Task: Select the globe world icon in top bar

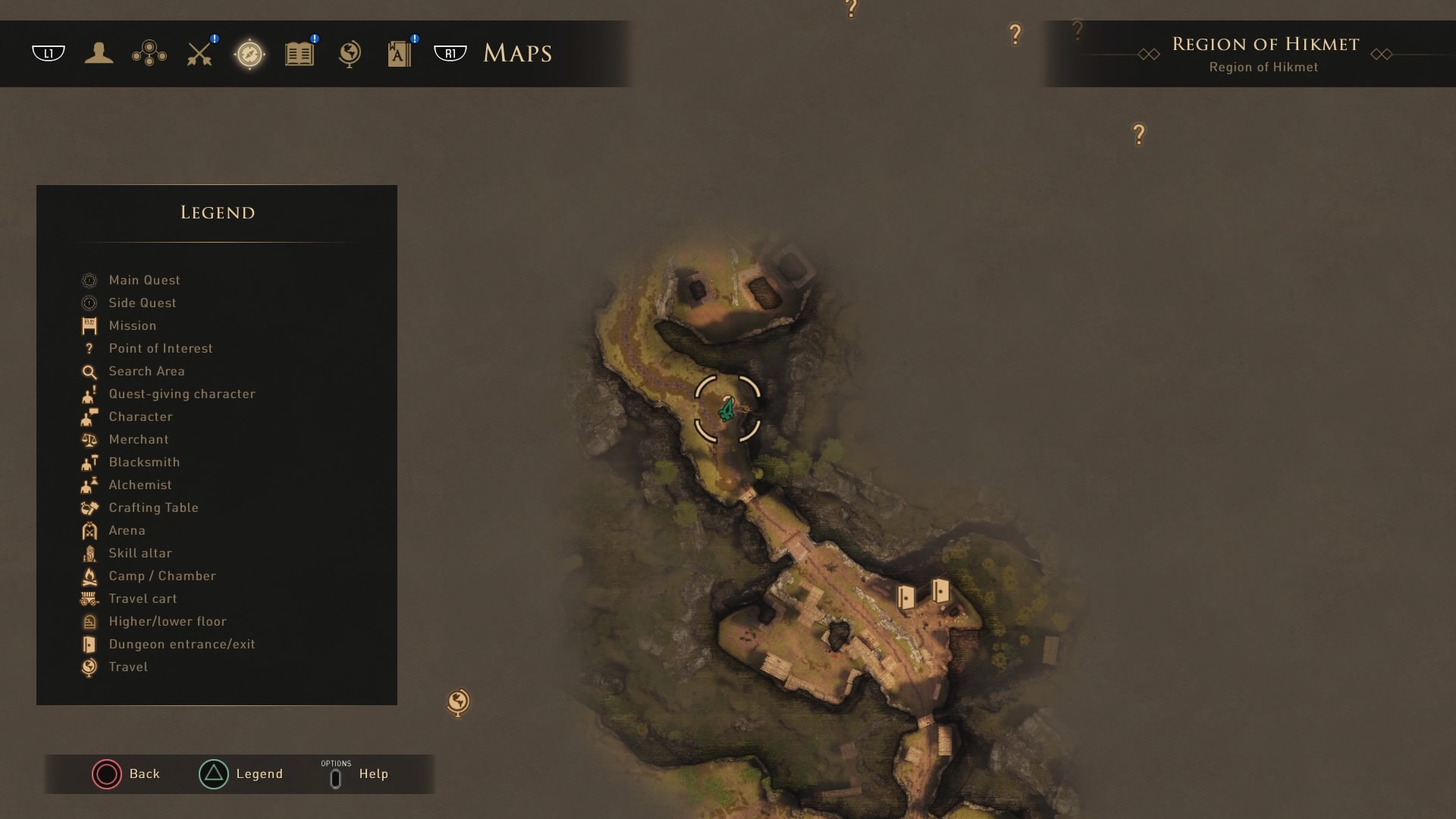Action: click(349, 53)
